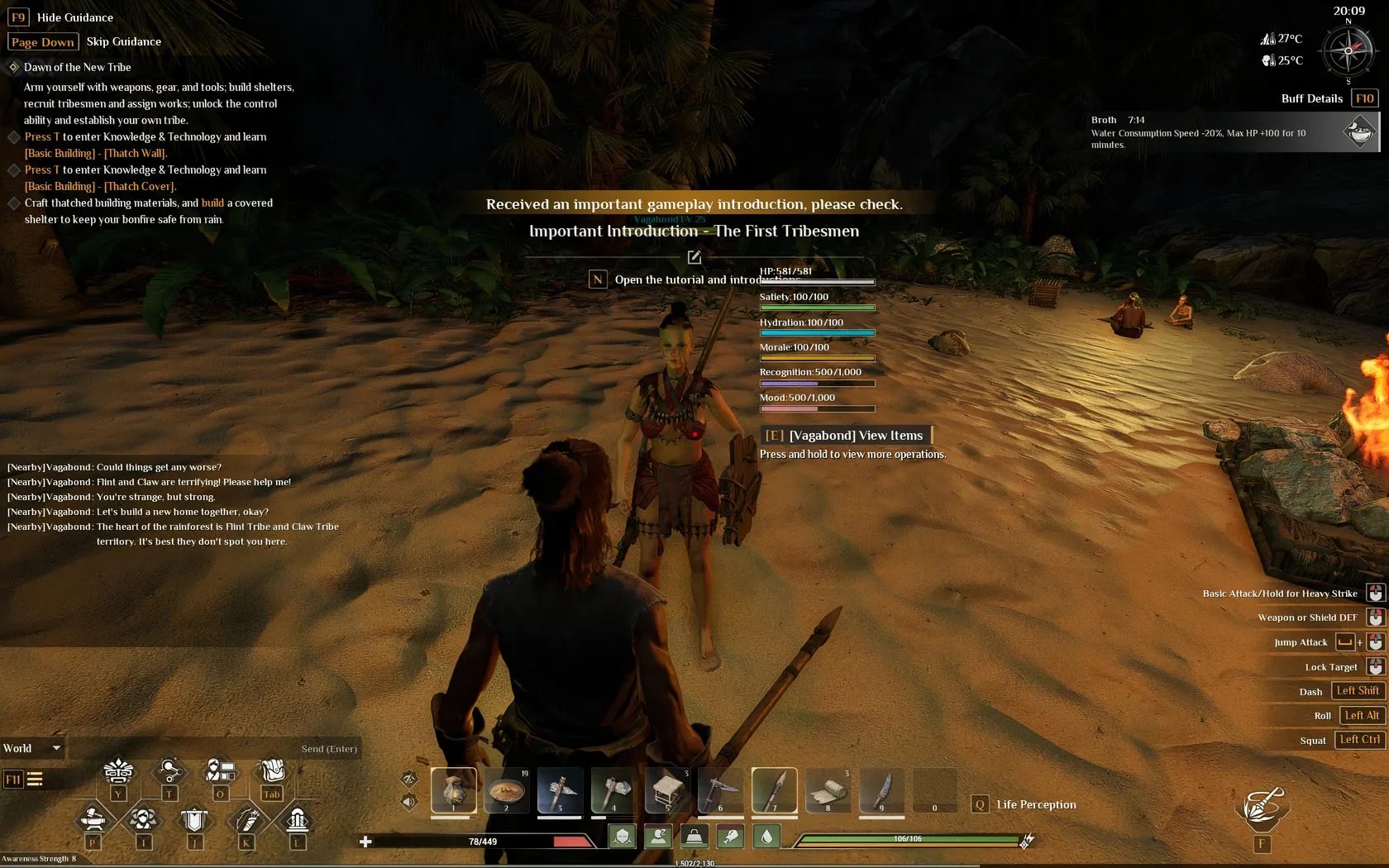Toggle the awareness indicator beside the hotbar
The height and width of the screenshot is (868, 1389).
coord(408,779)
